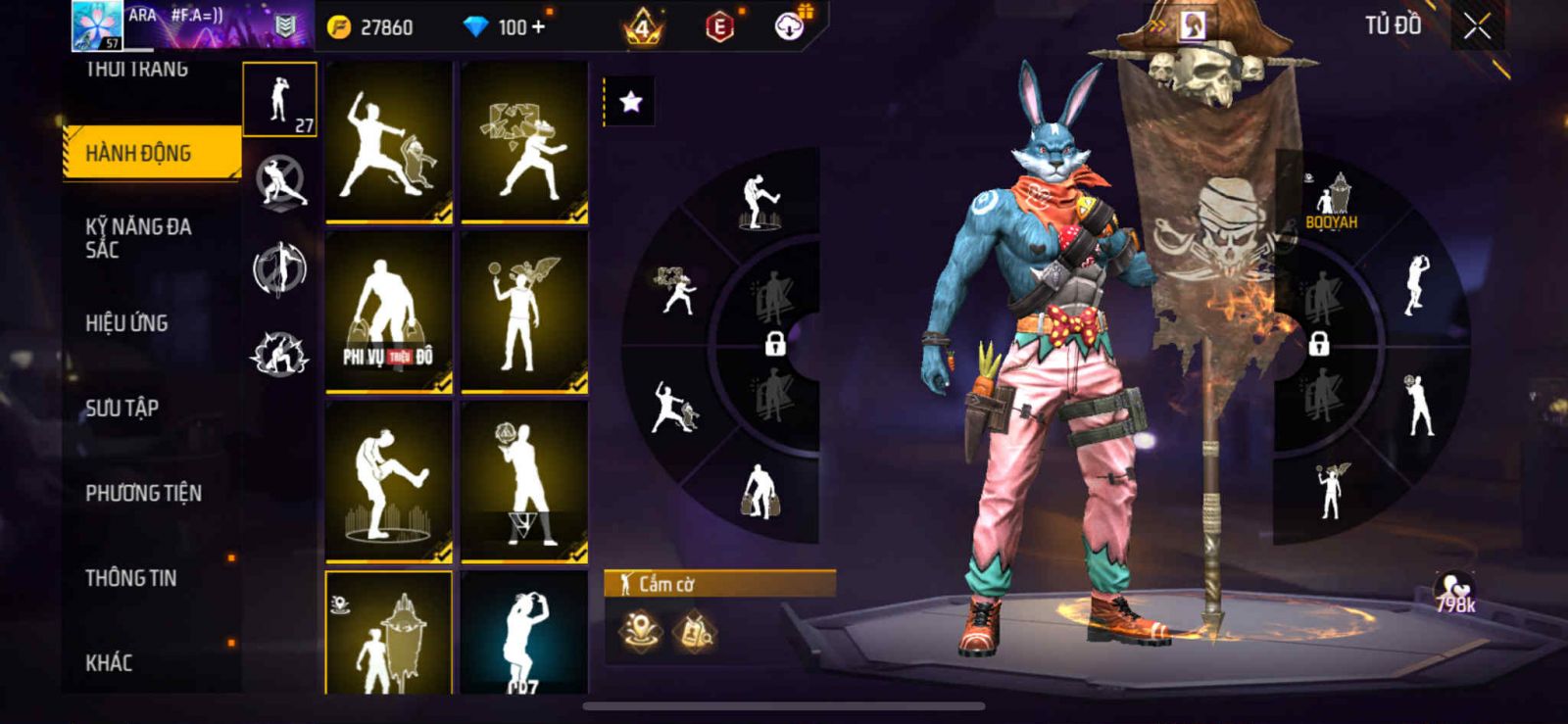Add diamonds with the plus button
The width and height of the screenshot is (1568, 724).
click(x=537, y=27)
